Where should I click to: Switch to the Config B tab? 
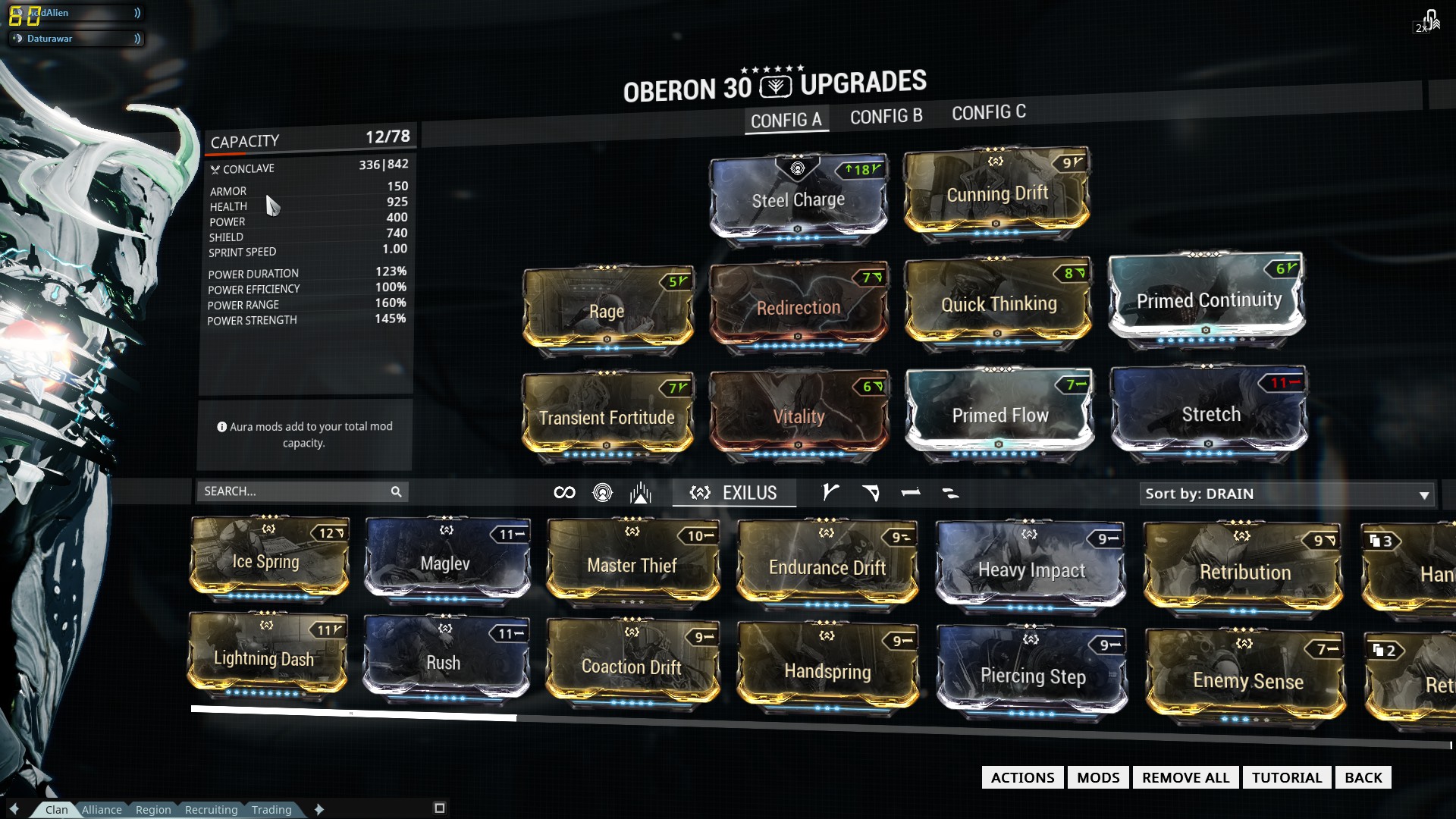[886, 117]
